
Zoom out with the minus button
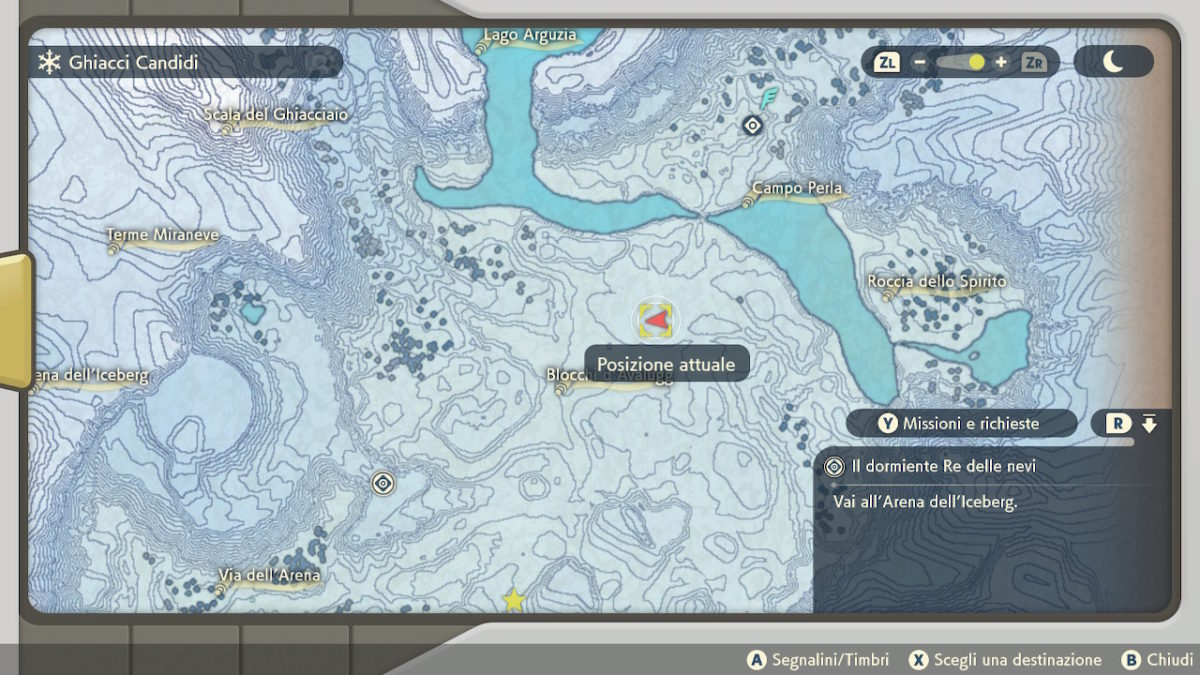point(919,62)
